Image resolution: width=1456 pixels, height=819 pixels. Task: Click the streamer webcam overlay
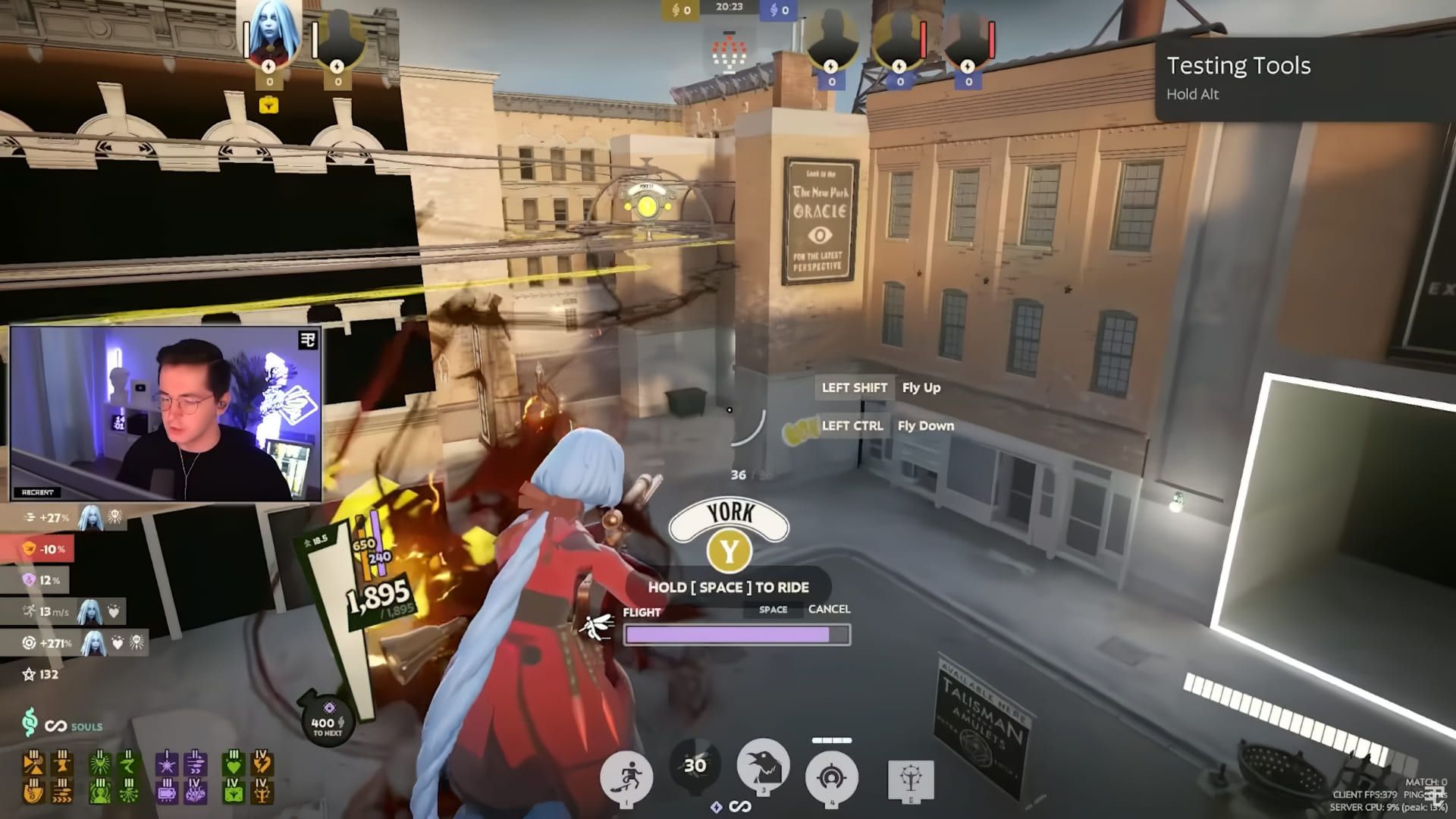pyautogui.click(x=165, y=414)
